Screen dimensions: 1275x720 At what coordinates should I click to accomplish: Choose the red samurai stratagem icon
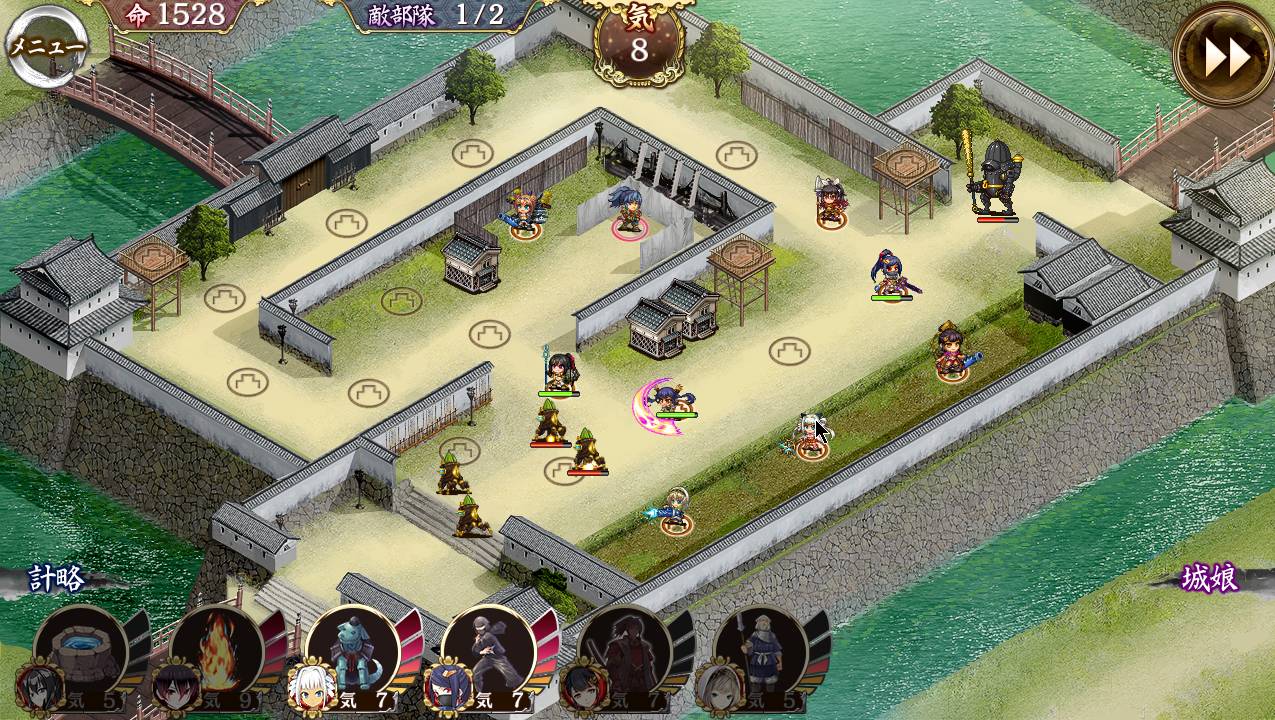coord(625,651)
